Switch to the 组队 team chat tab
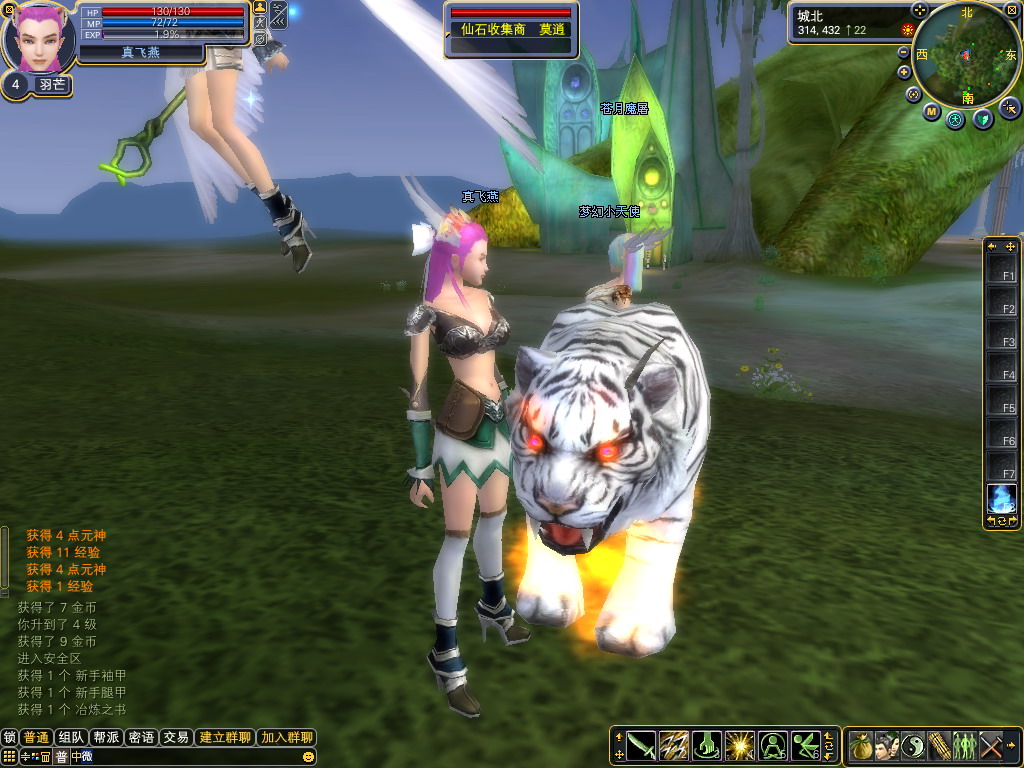Screen dimensions: 1024x768 pyautogui.click(x=71, y=737)
